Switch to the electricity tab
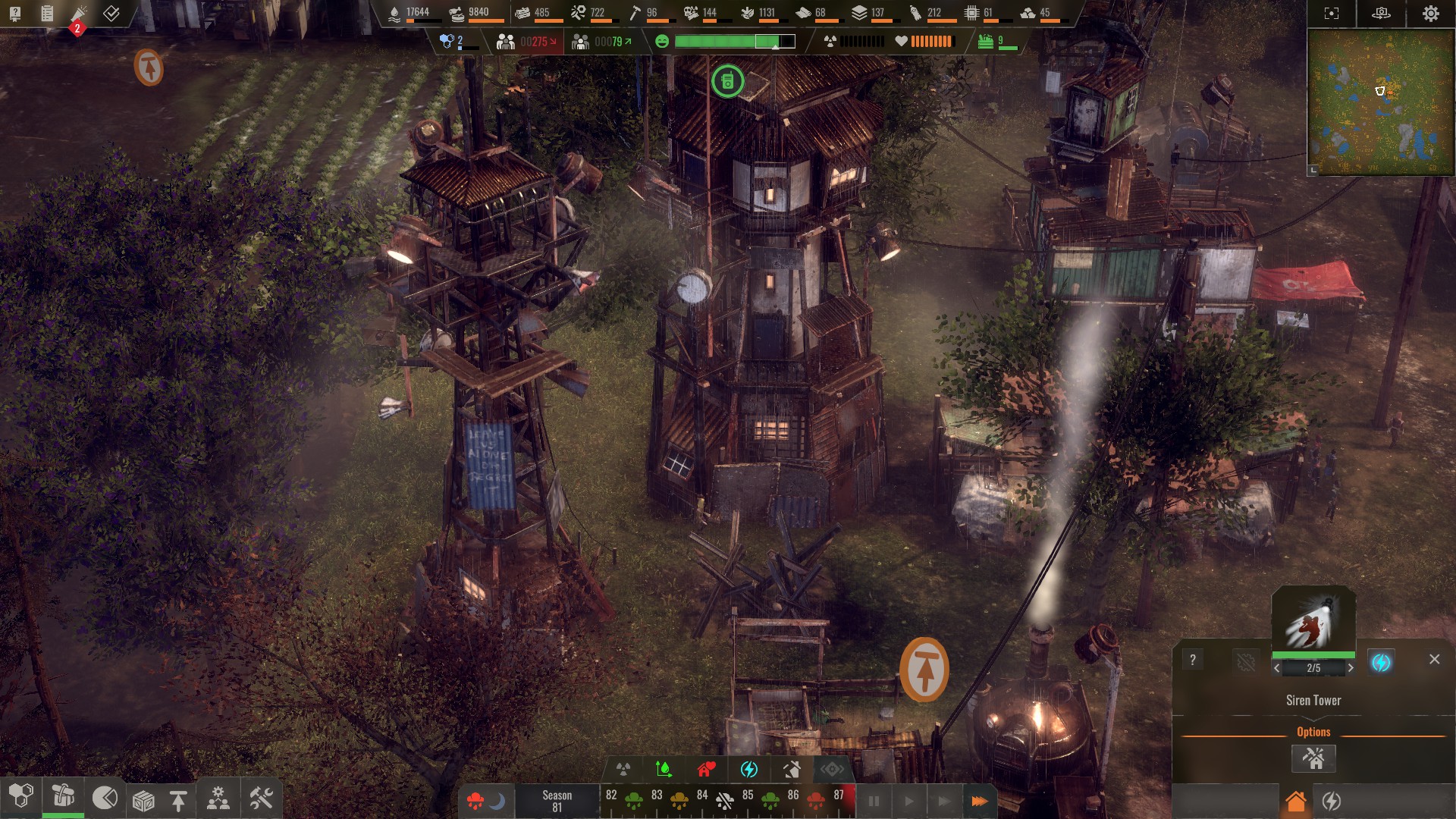Image resolution: width=1456 pixels, height=819 pixels. click(x=1332, y=801)
